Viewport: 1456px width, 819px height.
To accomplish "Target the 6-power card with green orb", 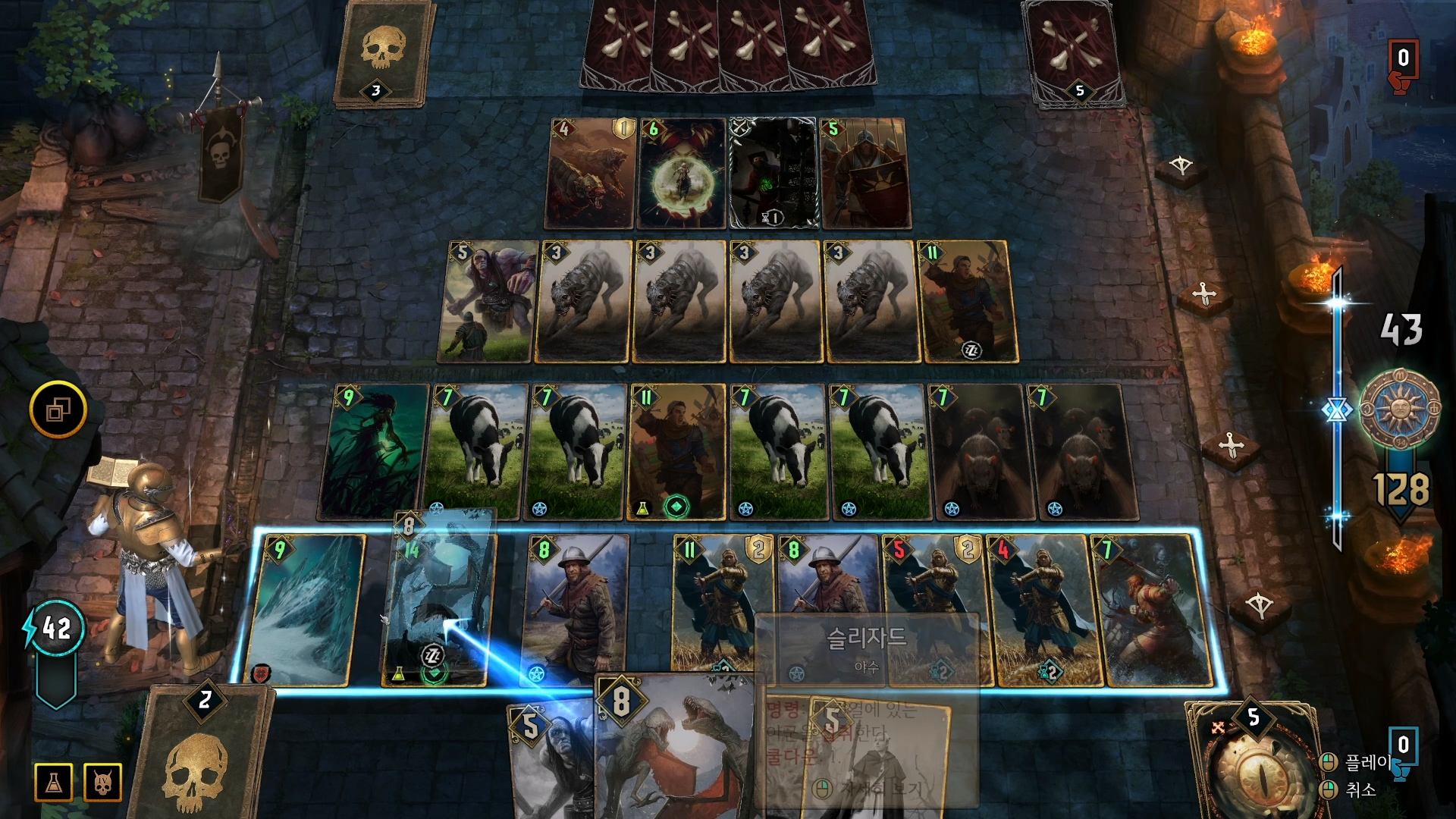I will click(682, 174).
